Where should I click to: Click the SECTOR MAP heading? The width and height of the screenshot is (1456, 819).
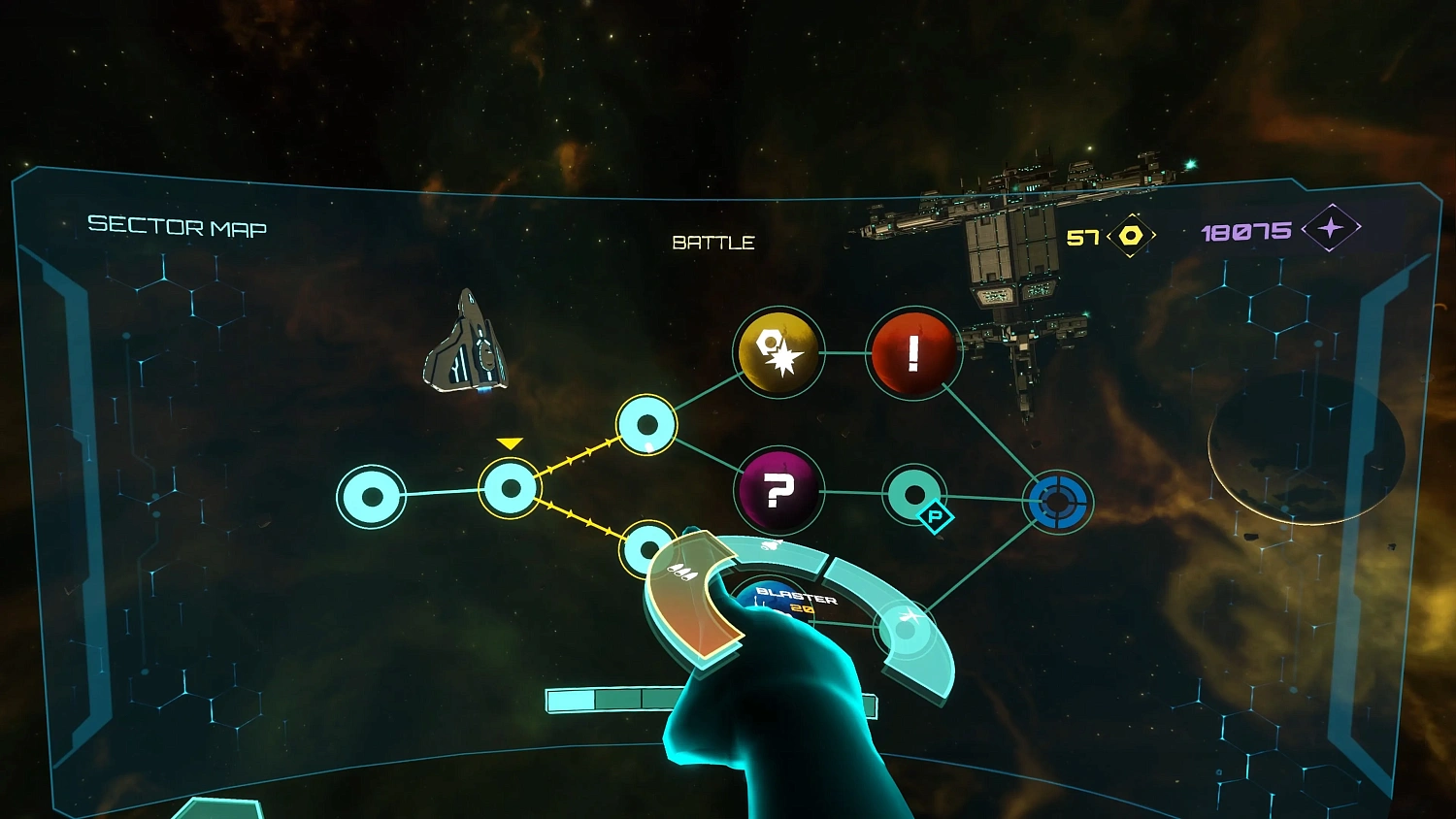pos(178,227)
